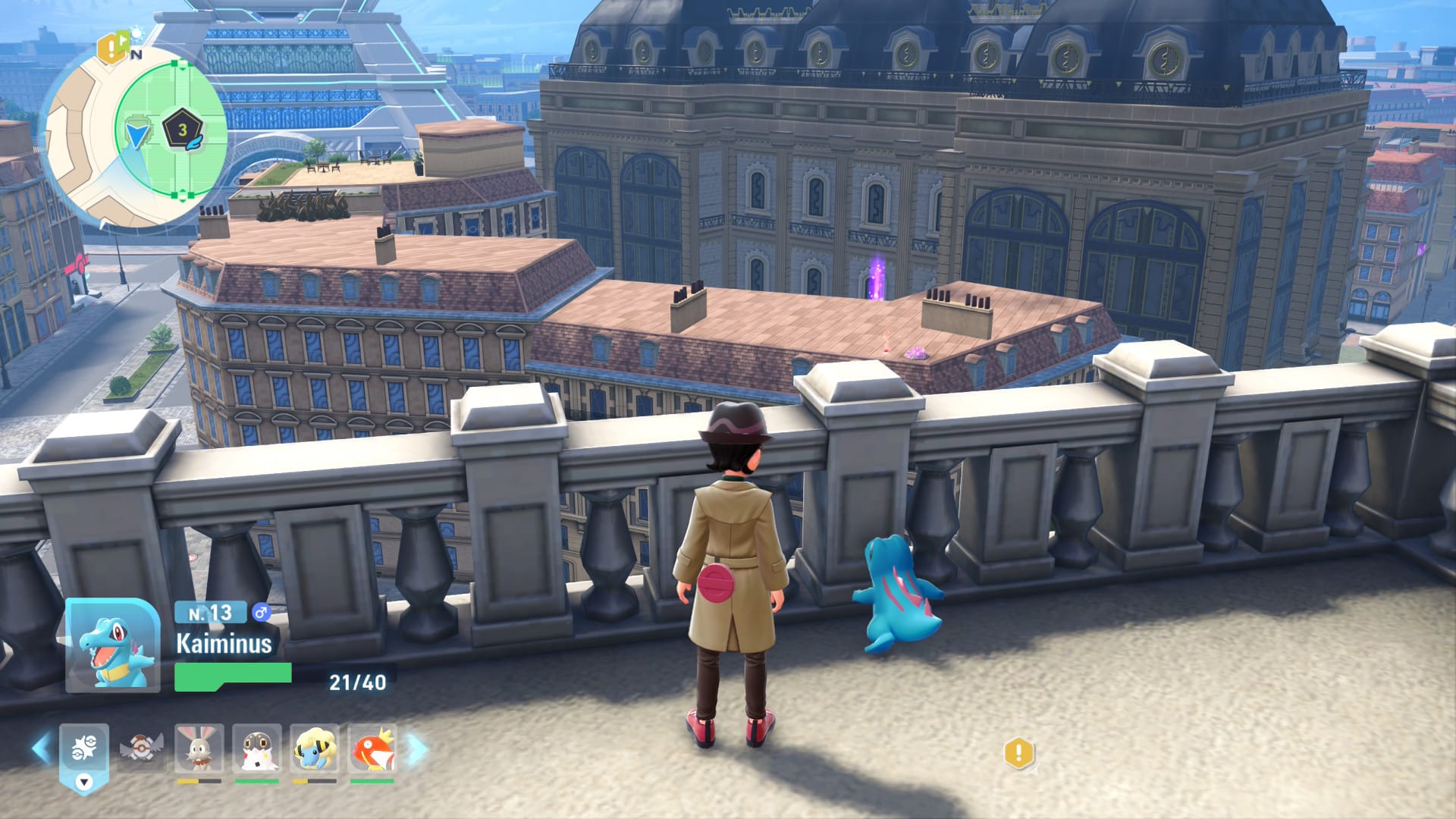Choose the winged Poké Ball slot
Image resolution: width=1456 pixels, height=819 pixels.
point(141,748)
